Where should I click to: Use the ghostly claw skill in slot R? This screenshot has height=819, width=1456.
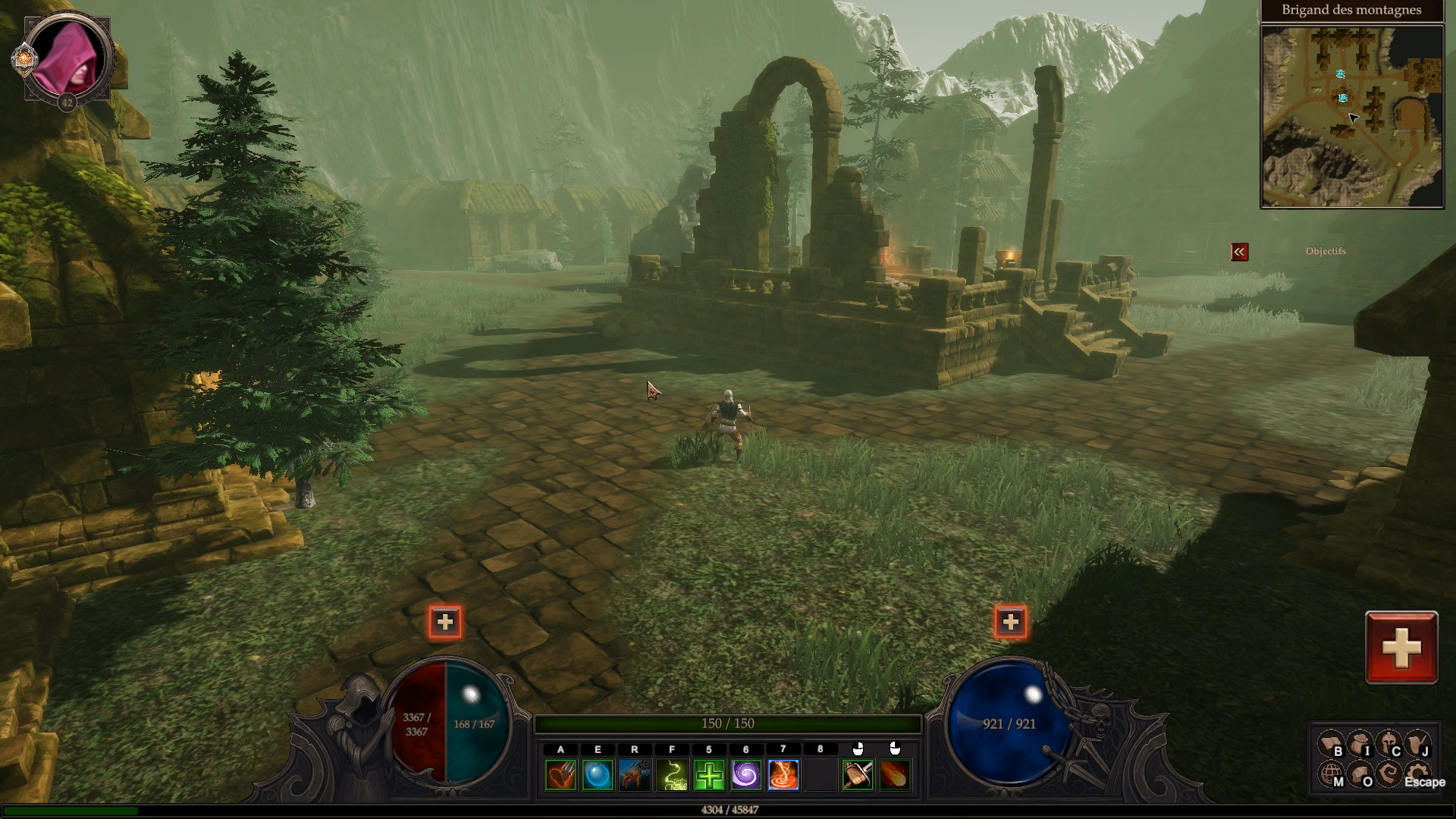(x=634, y=775)
